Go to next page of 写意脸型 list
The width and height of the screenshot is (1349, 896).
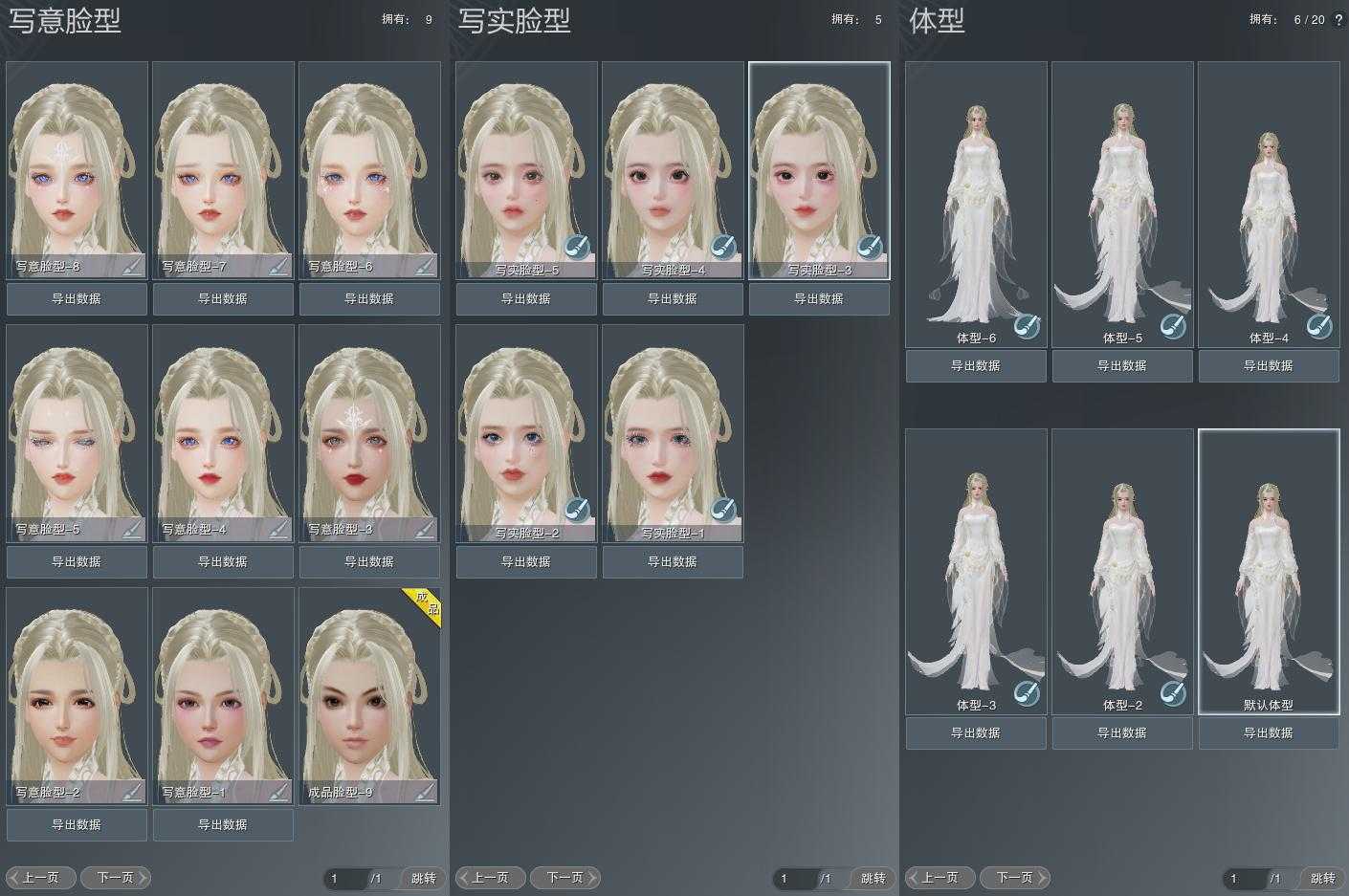116,878
